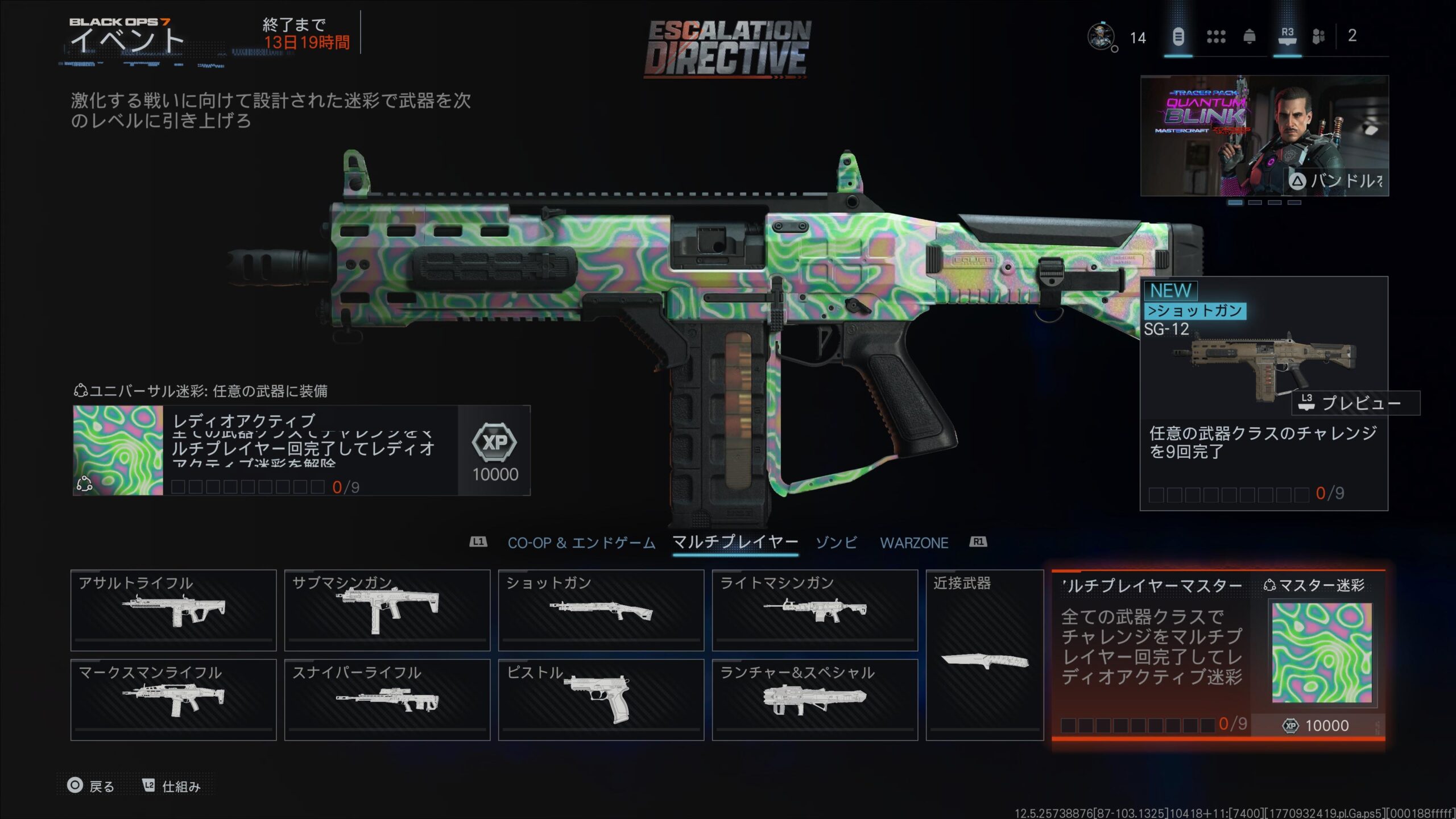The height and width of the screenshot is (819, 1456).
Task: Select the 近接武器 knife tile
Action: (985, 655)
